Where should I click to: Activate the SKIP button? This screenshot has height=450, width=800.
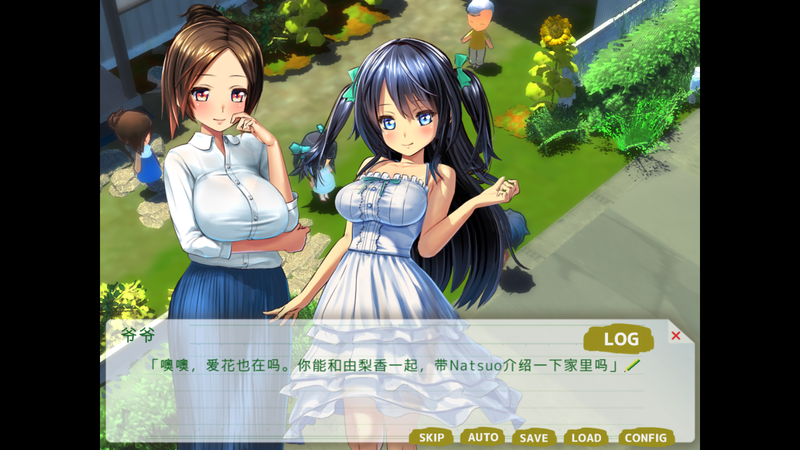(431, 437)
